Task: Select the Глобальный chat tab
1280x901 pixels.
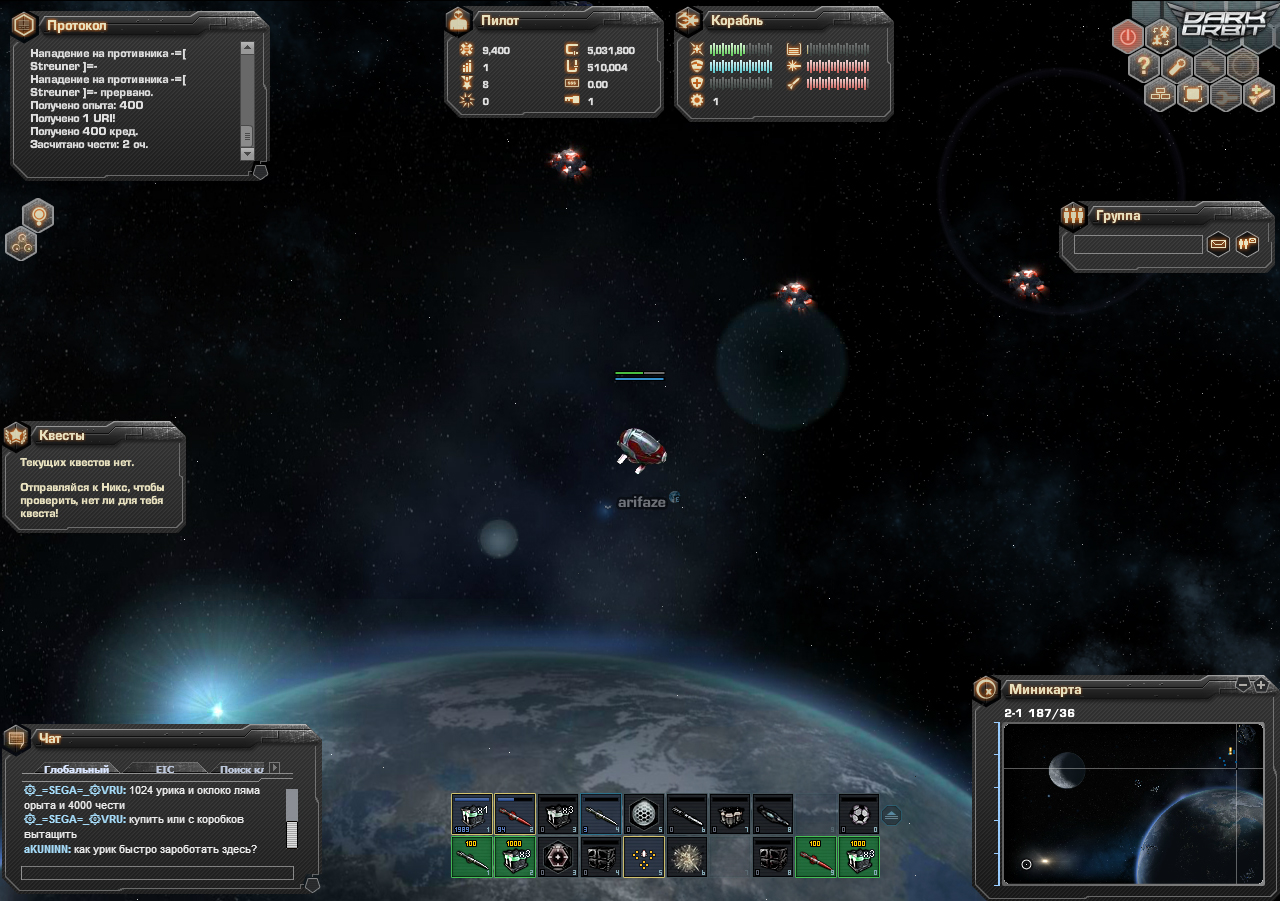Action: pyautogui.click(x=76, y=769)
